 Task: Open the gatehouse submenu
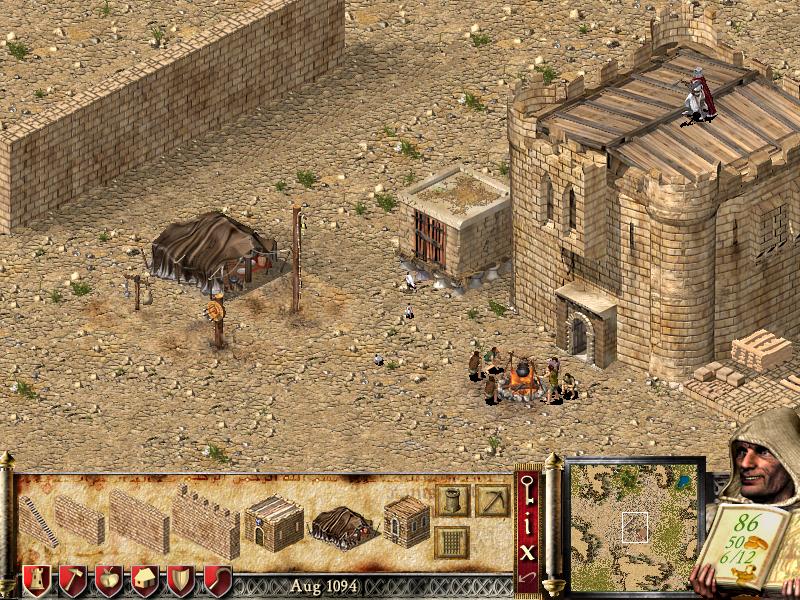click(x=452, y=542)
